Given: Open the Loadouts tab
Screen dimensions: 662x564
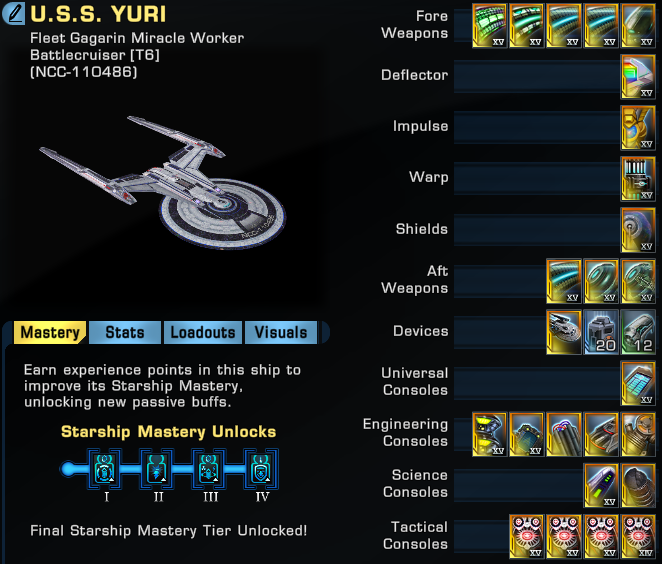Looking at the screenshot, I should (x=202, y=332).
